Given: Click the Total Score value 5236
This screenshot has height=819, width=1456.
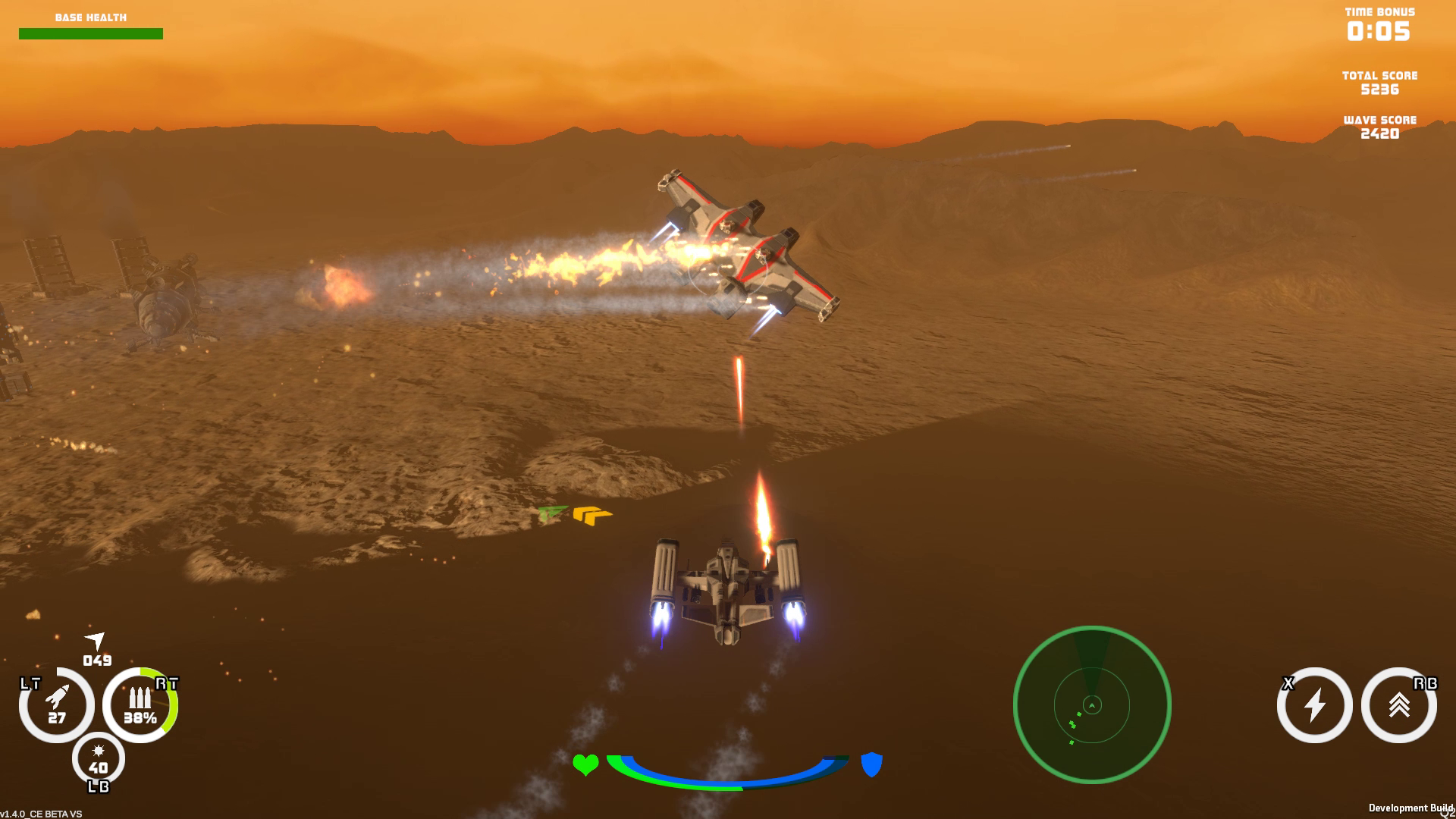Looking at the screenshot, I should click(1379, 88).
